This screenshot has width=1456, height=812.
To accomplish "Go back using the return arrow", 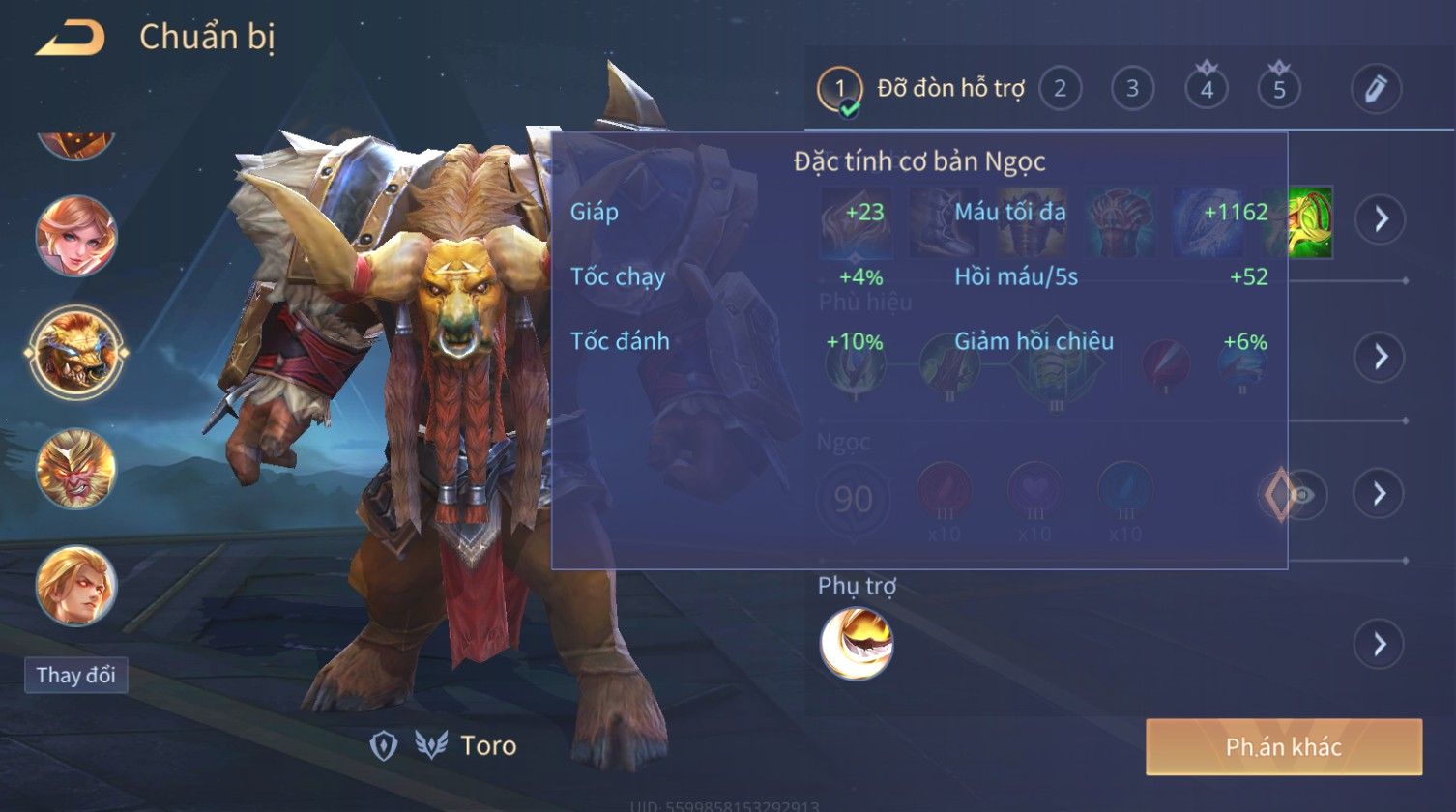I will point(70,39).
